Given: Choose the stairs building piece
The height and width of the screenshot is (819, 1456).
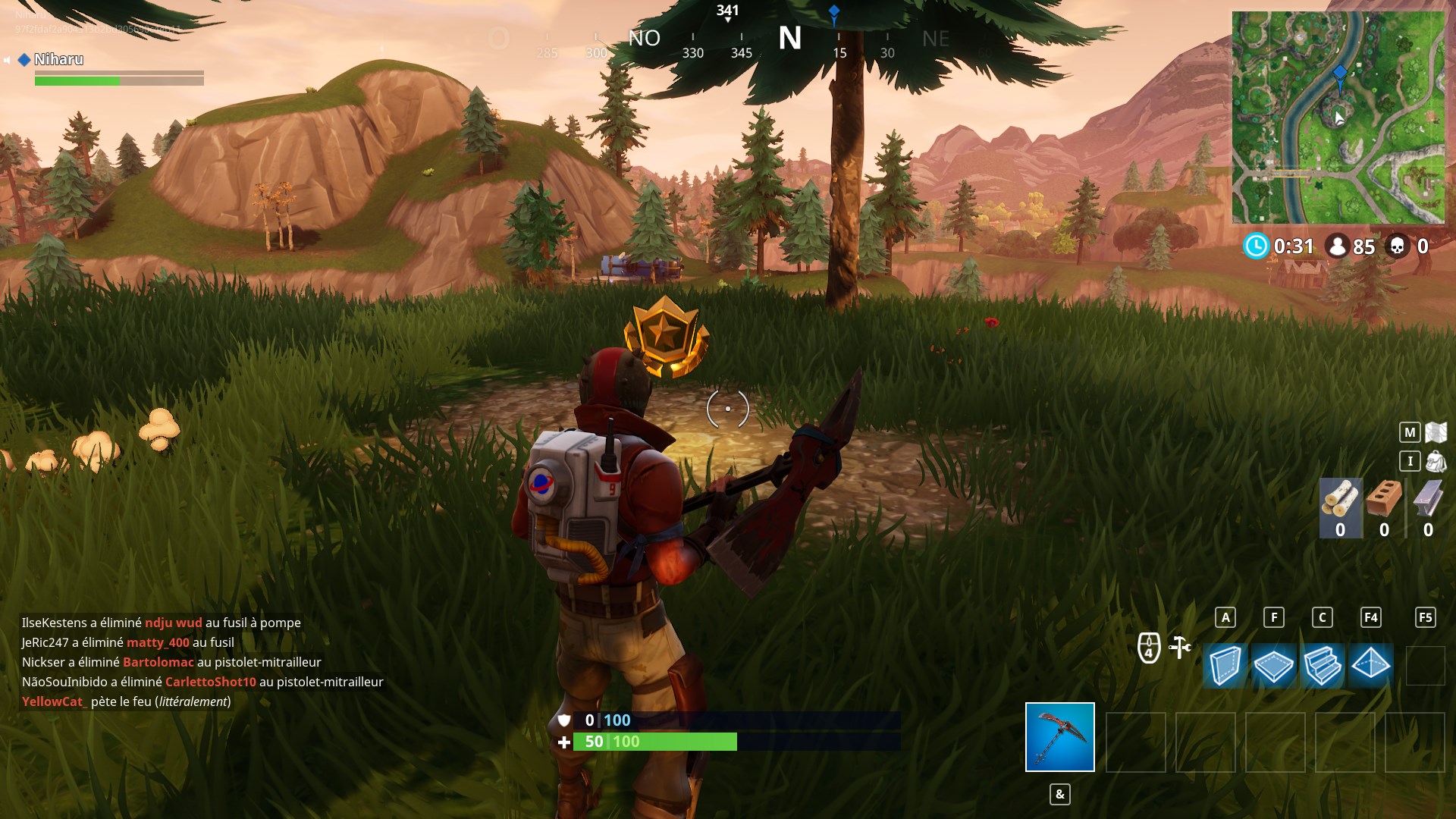Looking at the screenshot, I should pos(1323,666).
